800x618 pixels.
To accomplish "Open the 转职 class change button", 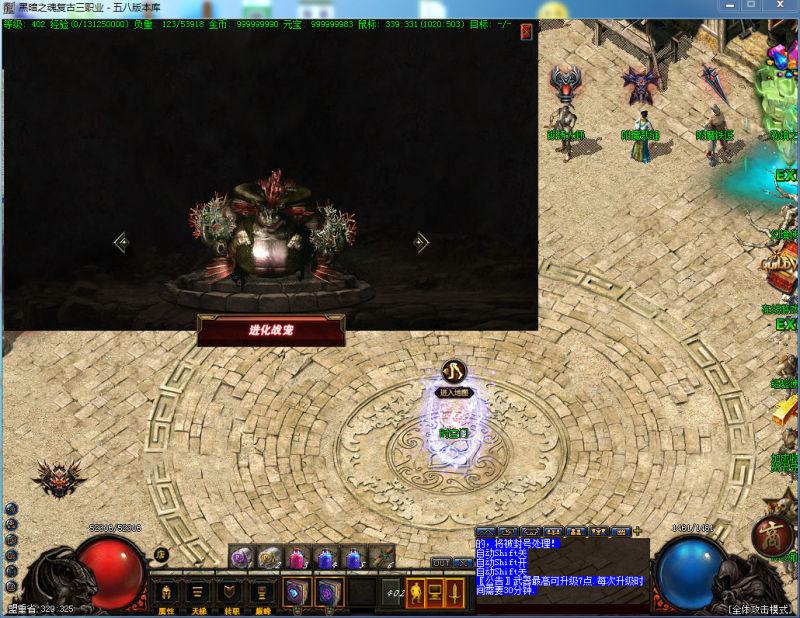I will (230, 593).
